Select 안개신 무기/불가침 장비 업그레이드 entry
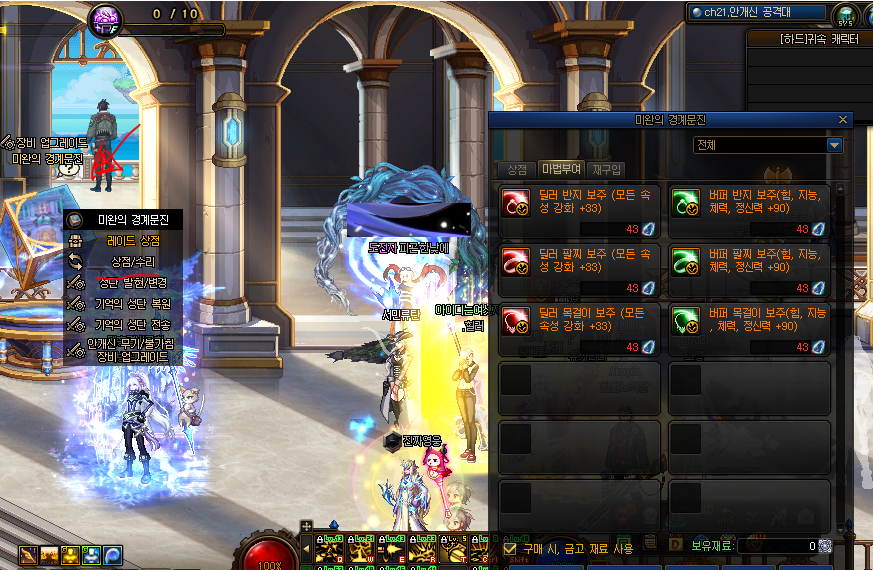Viewport: 873px width, 570px height. point(133,350)
